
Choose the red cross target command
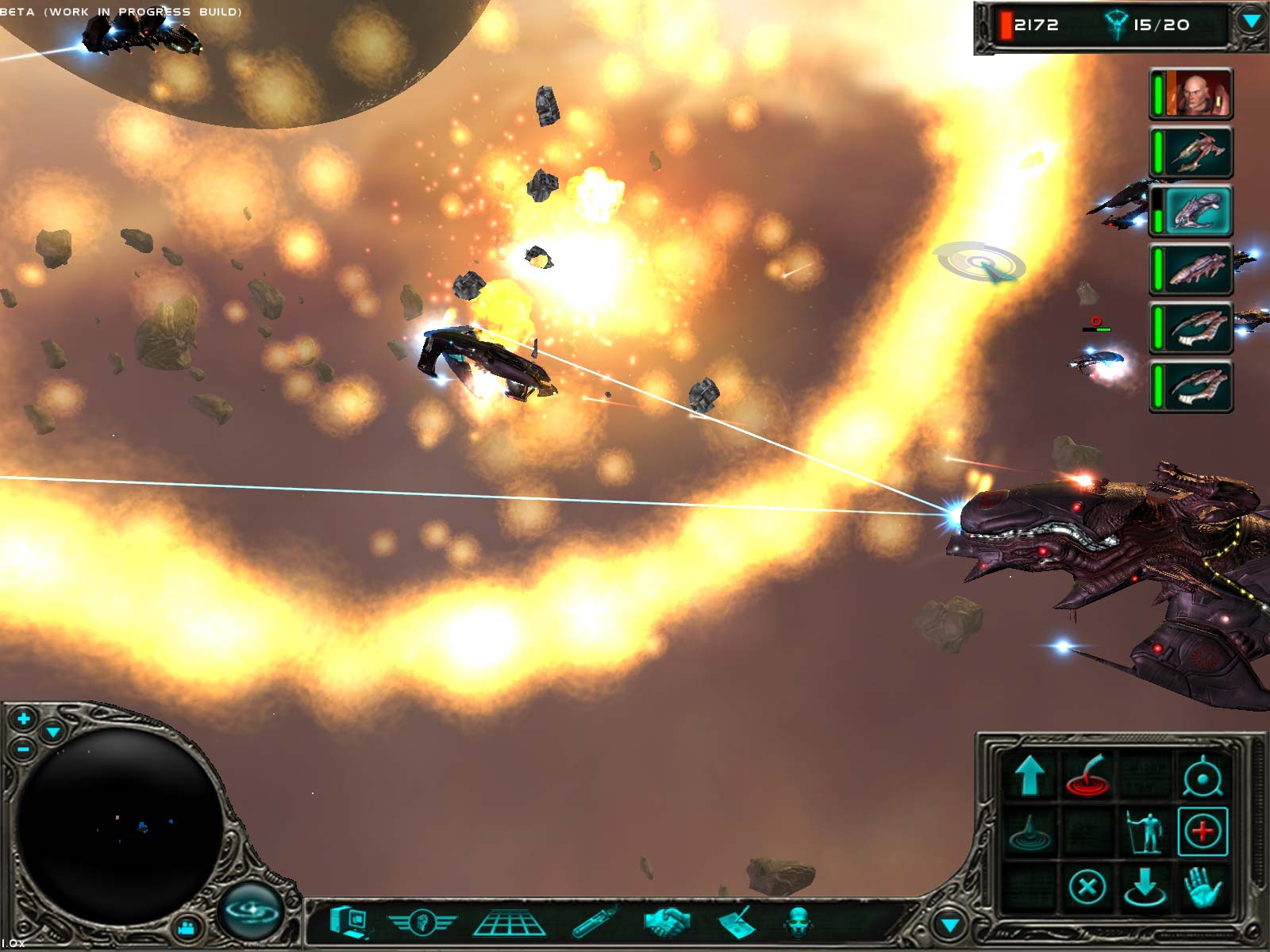pos(1203,831)
